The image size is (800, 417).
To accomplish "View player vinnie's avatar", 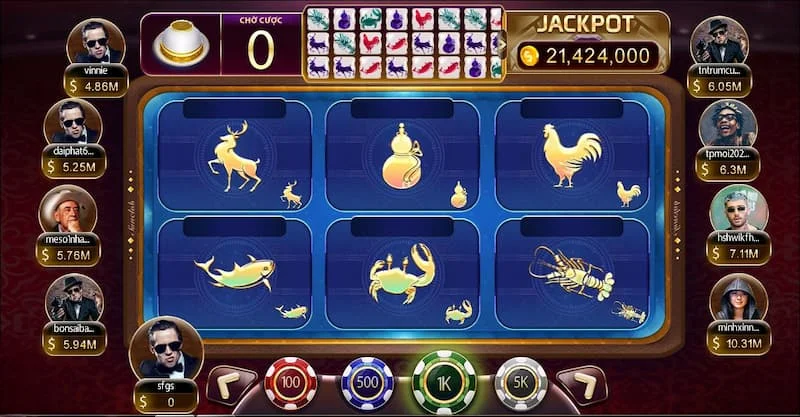I will [x=95, y=43].
